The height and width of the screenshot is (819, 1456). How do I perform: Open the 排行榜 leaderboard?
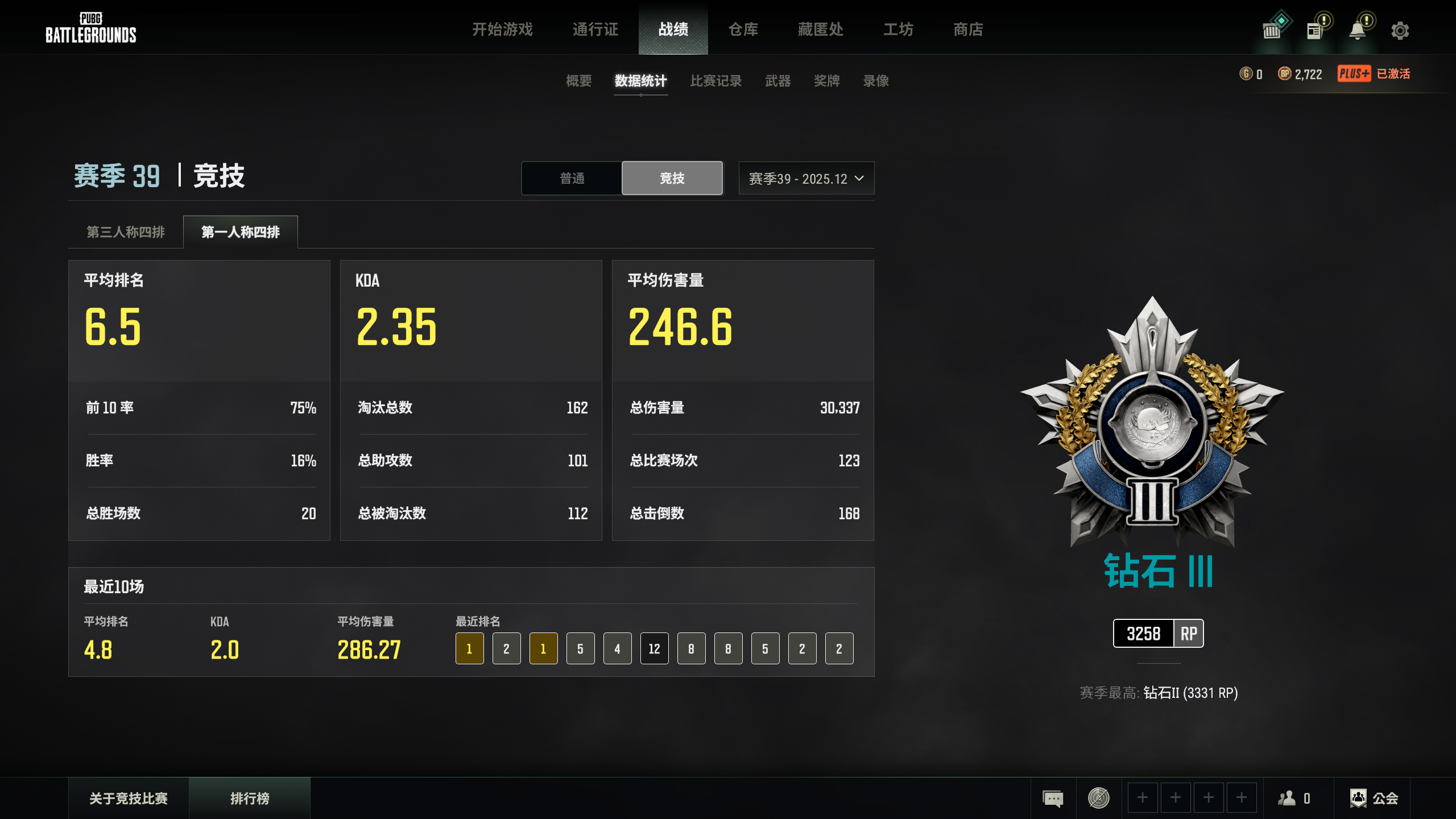point(250,797)
